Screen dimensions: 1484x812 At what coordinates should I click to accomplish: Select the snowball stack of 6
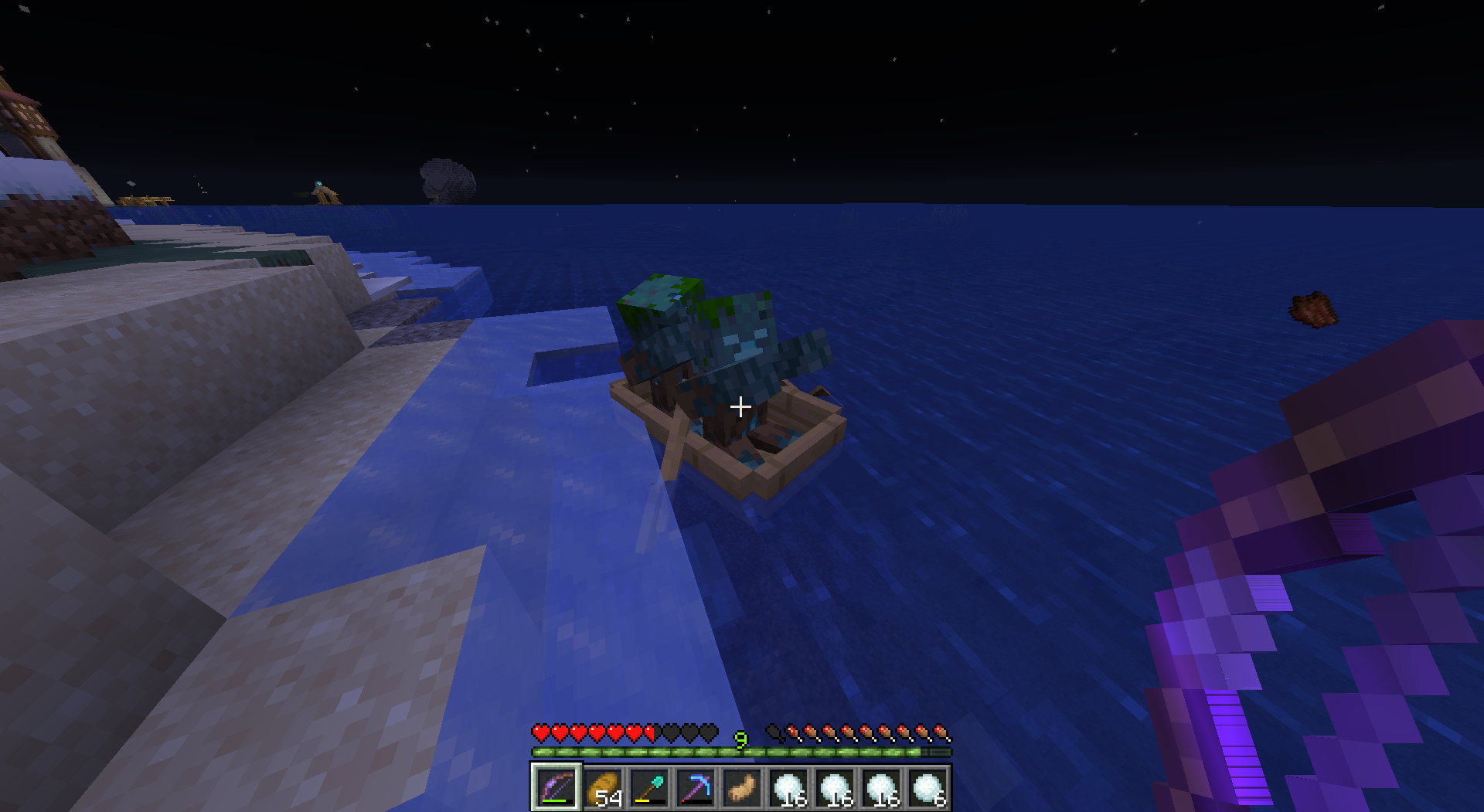pos(927,788)
